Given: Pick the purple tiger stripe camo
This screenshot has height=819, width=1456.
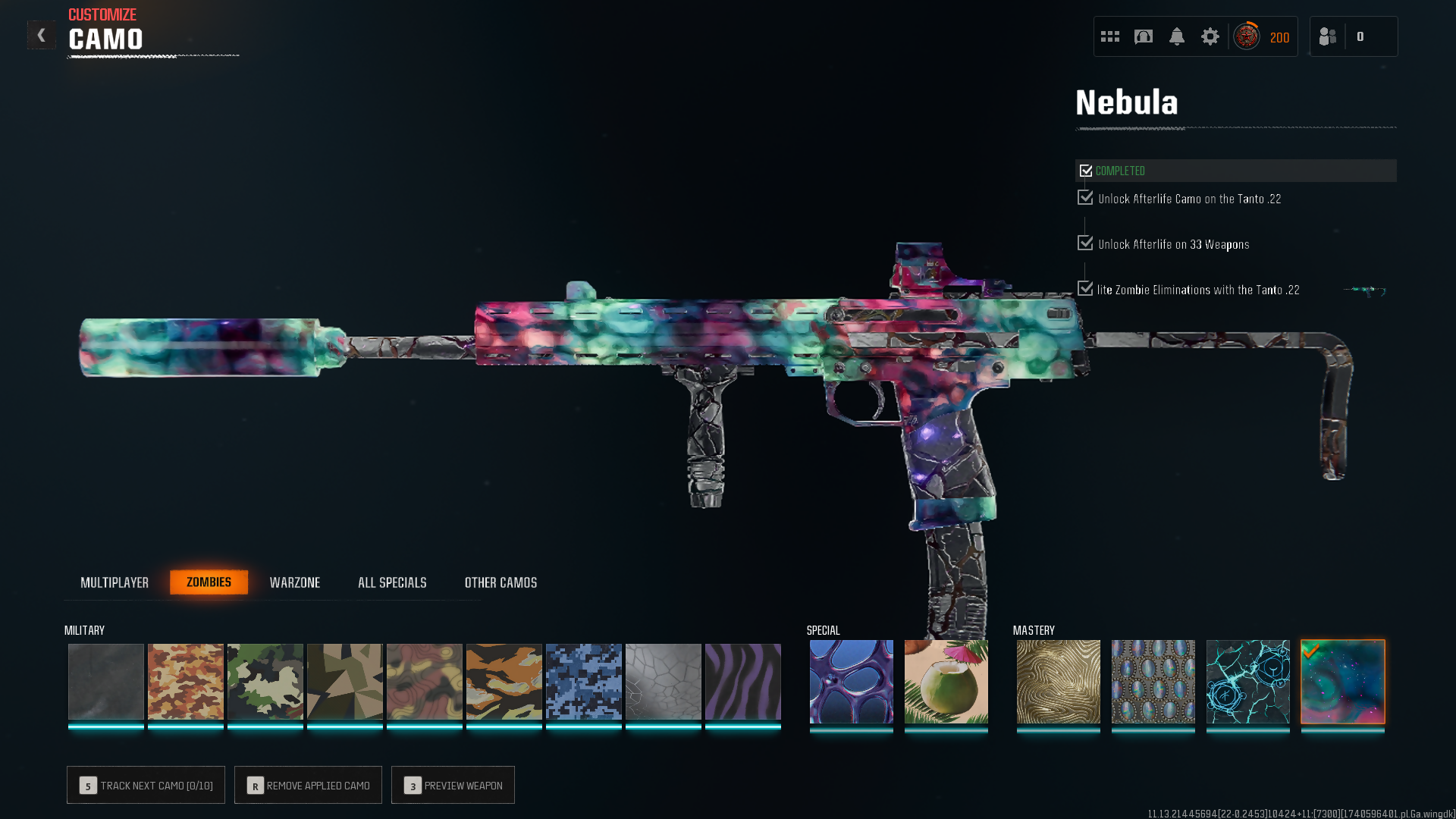Looking at the screenshot, I should pos(742,681).
